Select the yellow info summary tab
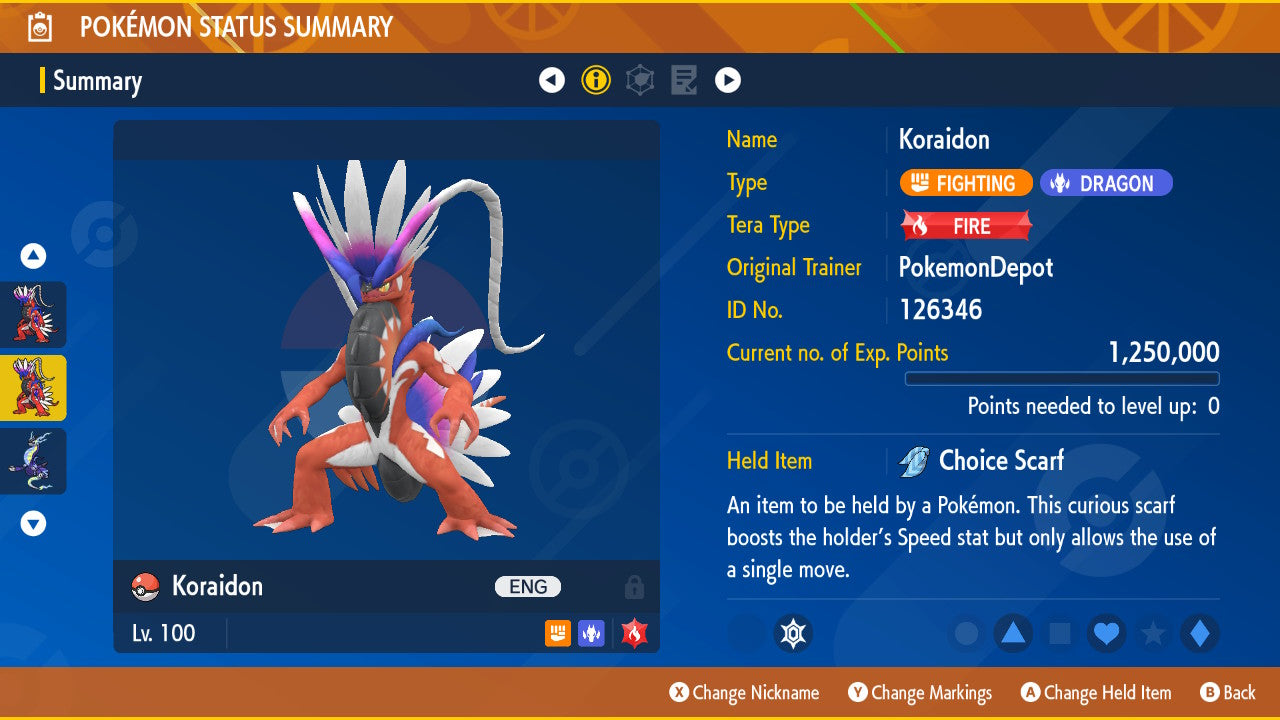1280x720 pixels. tap(596, 80)
